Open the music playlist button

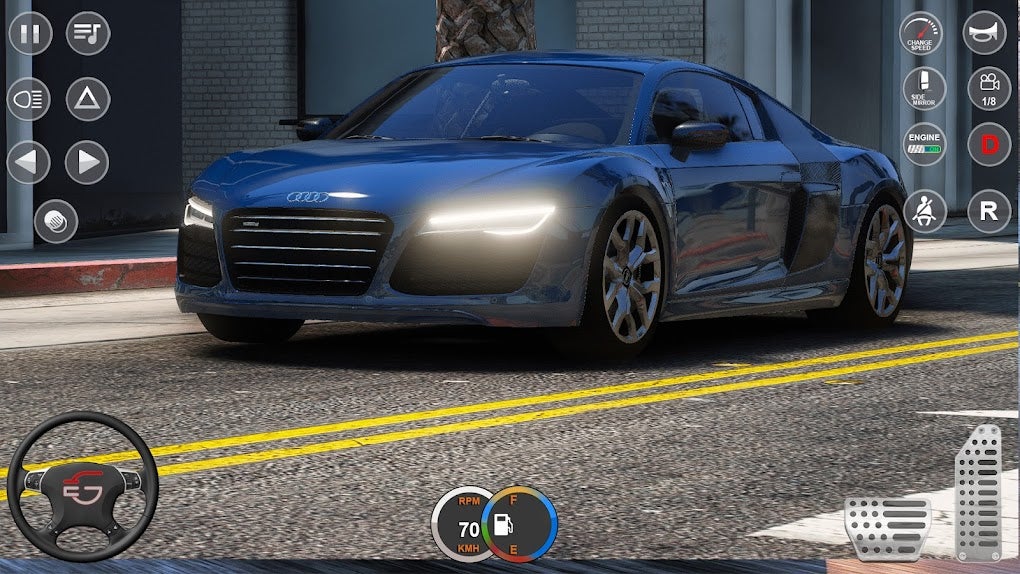[x=88, y=33]
